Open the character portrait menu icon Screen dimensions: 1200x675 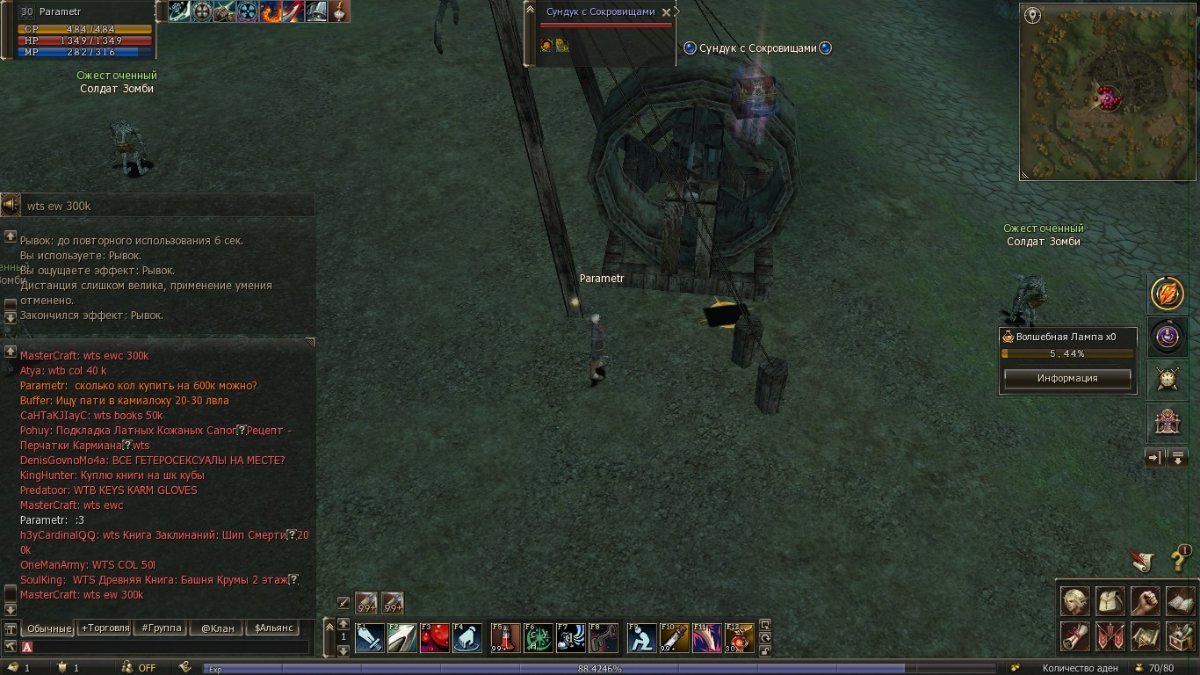1075,601
